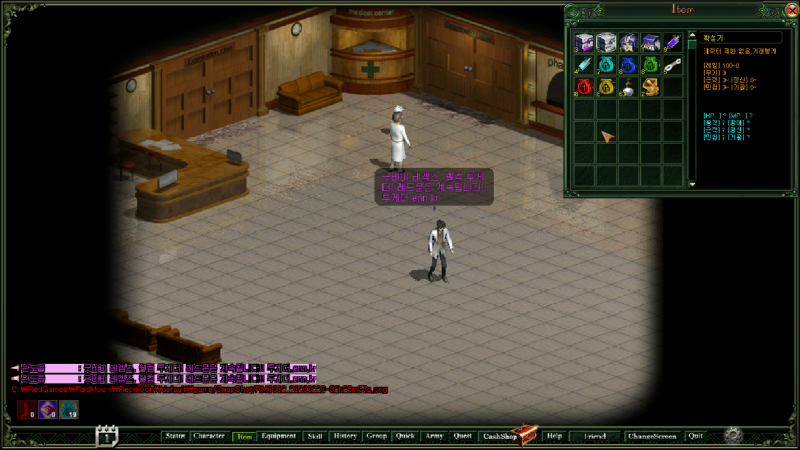Click the ChangeScreen button
The width and height of the screenshot is (800, 450).
(651, 436)
